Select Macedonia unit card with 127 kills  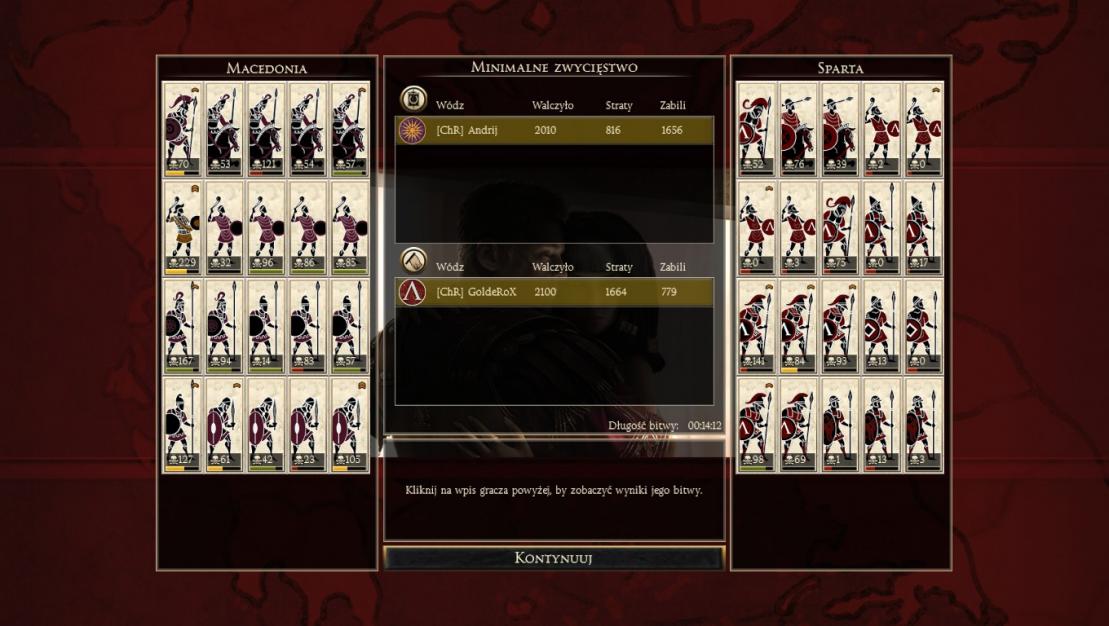pos(183,425)
